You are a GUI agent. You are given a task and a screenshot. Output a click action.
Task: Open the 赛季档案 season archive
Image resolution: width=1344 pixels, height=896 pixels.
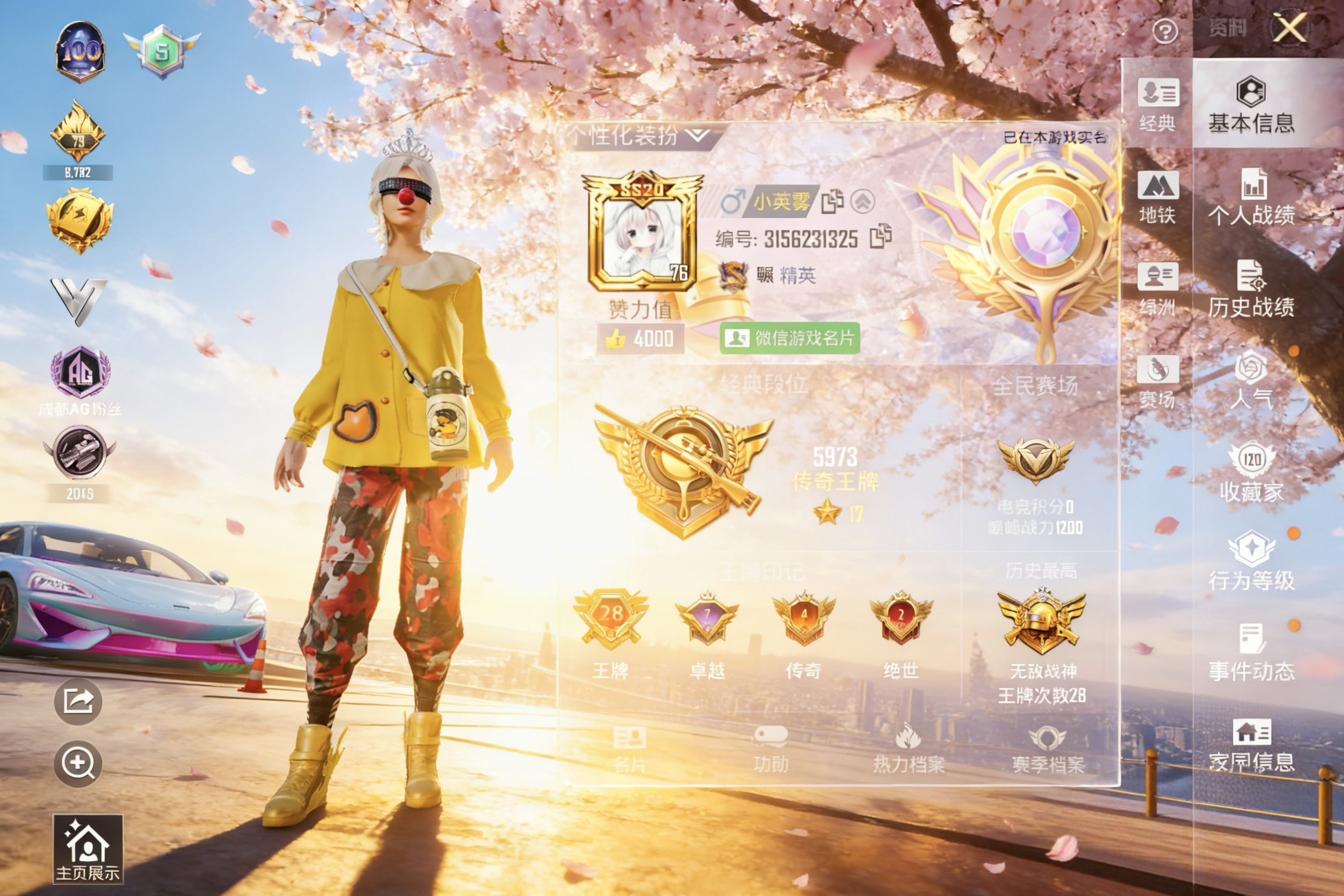[x=1048, y=750]
